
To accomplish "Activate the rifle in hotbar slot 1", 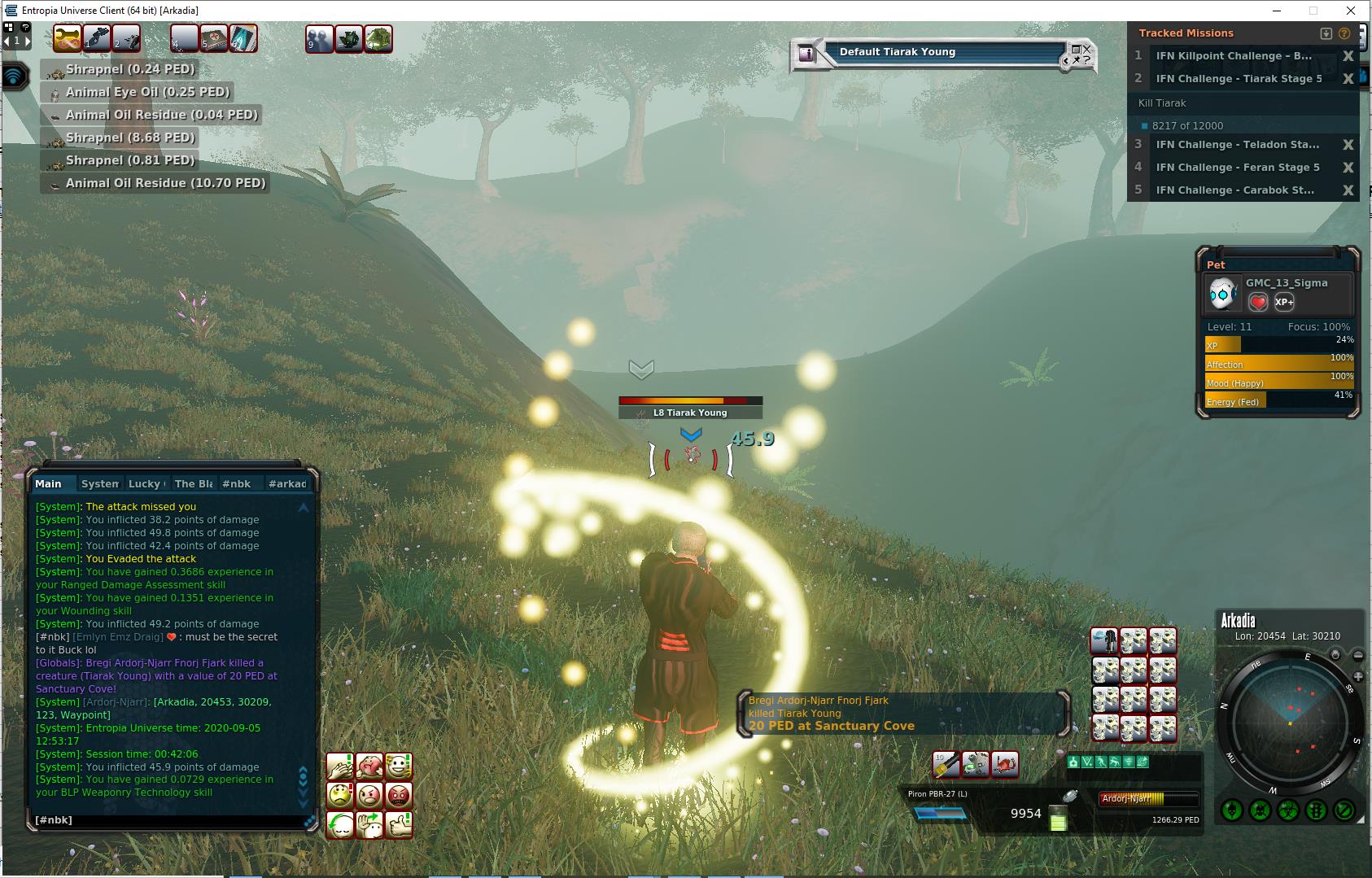I will coord(97,38).
